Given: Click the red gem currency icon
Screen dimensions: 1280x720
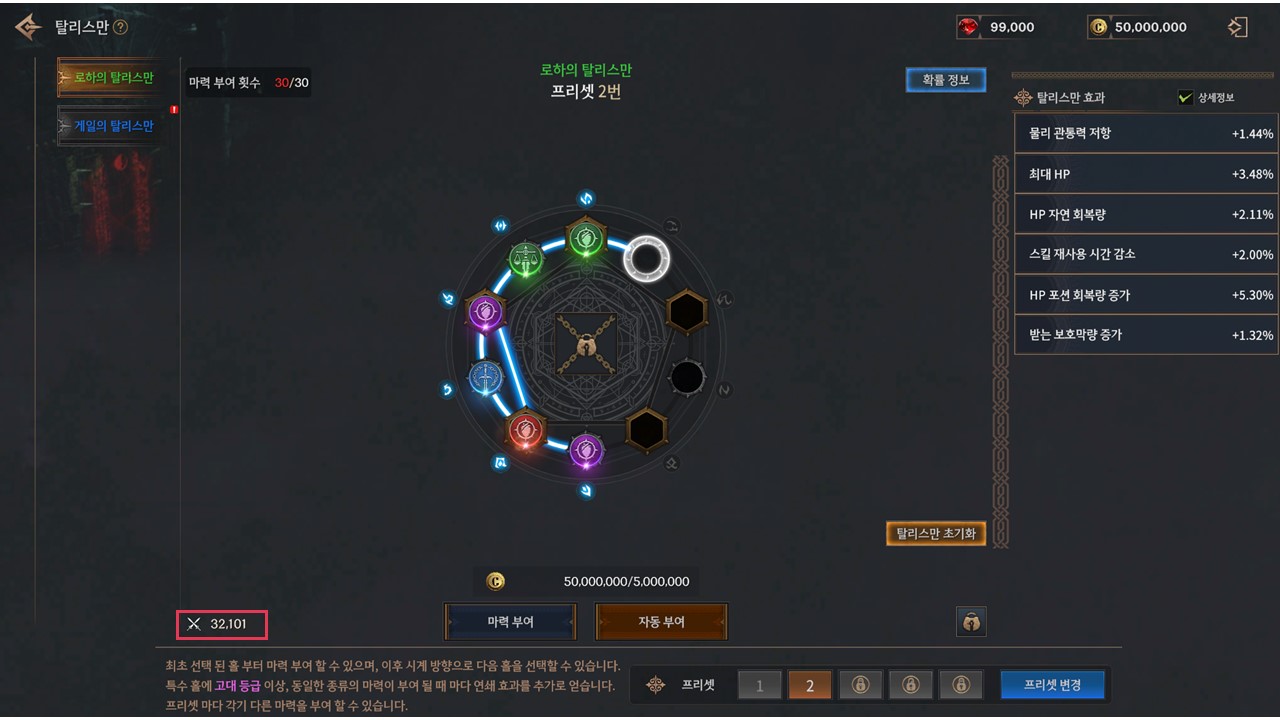Looking at the screenshot, I should click(968, 28).
